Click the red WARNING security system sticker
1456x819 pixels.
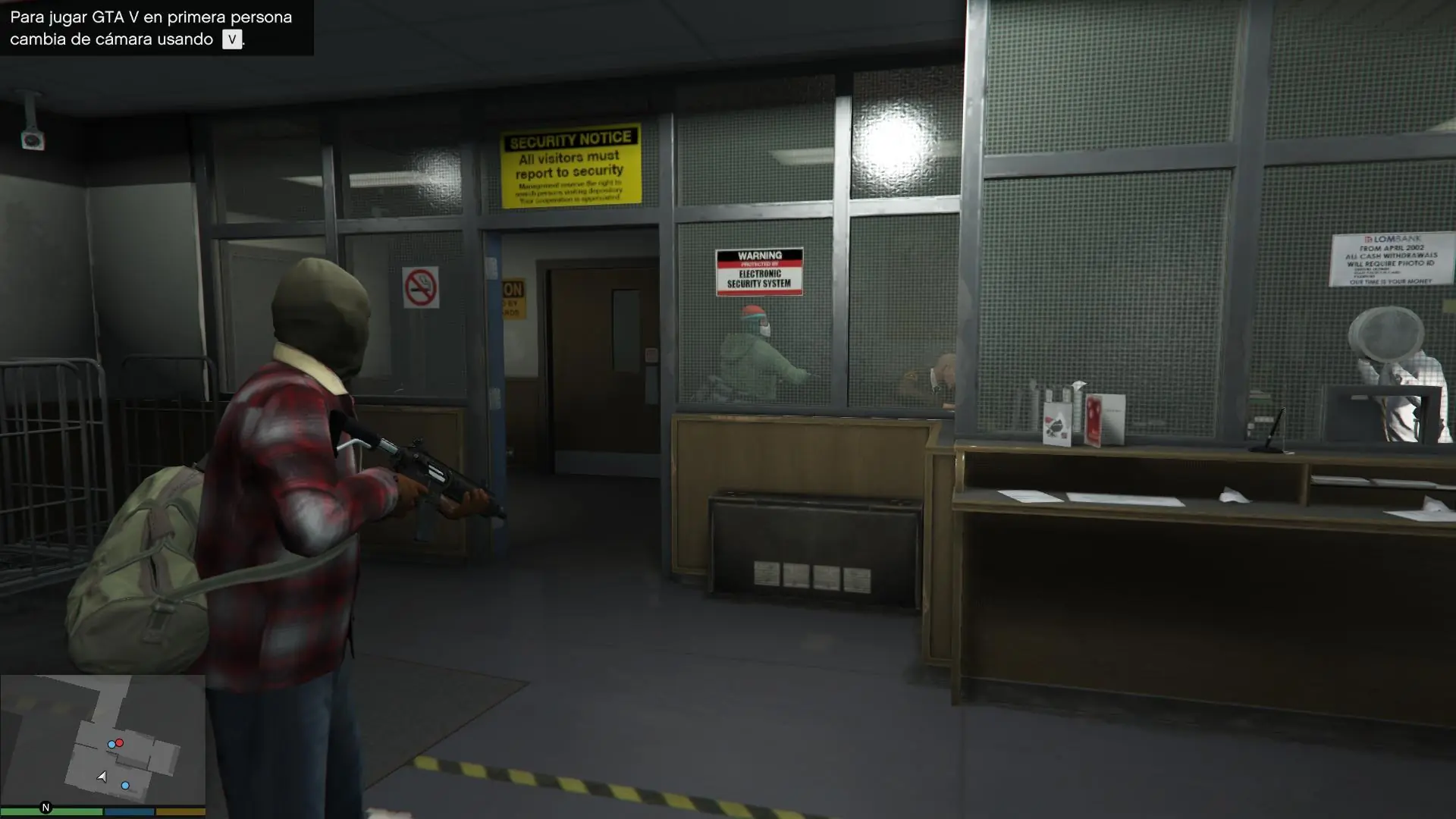758,271
